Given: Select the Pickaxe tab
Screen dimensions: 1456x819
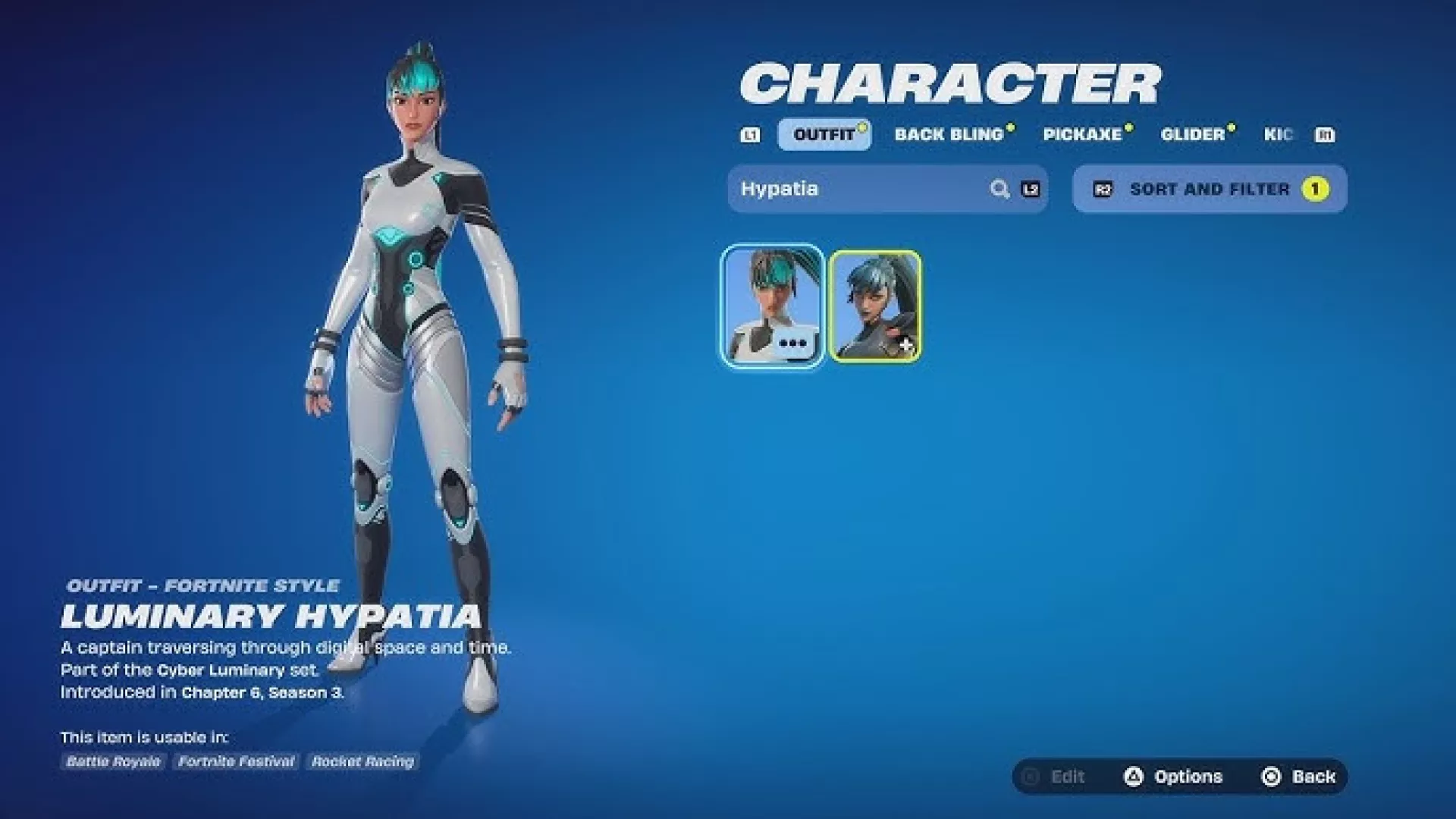Looking at the screenshot, I should pyautogui.click(x=1082, y=134).
